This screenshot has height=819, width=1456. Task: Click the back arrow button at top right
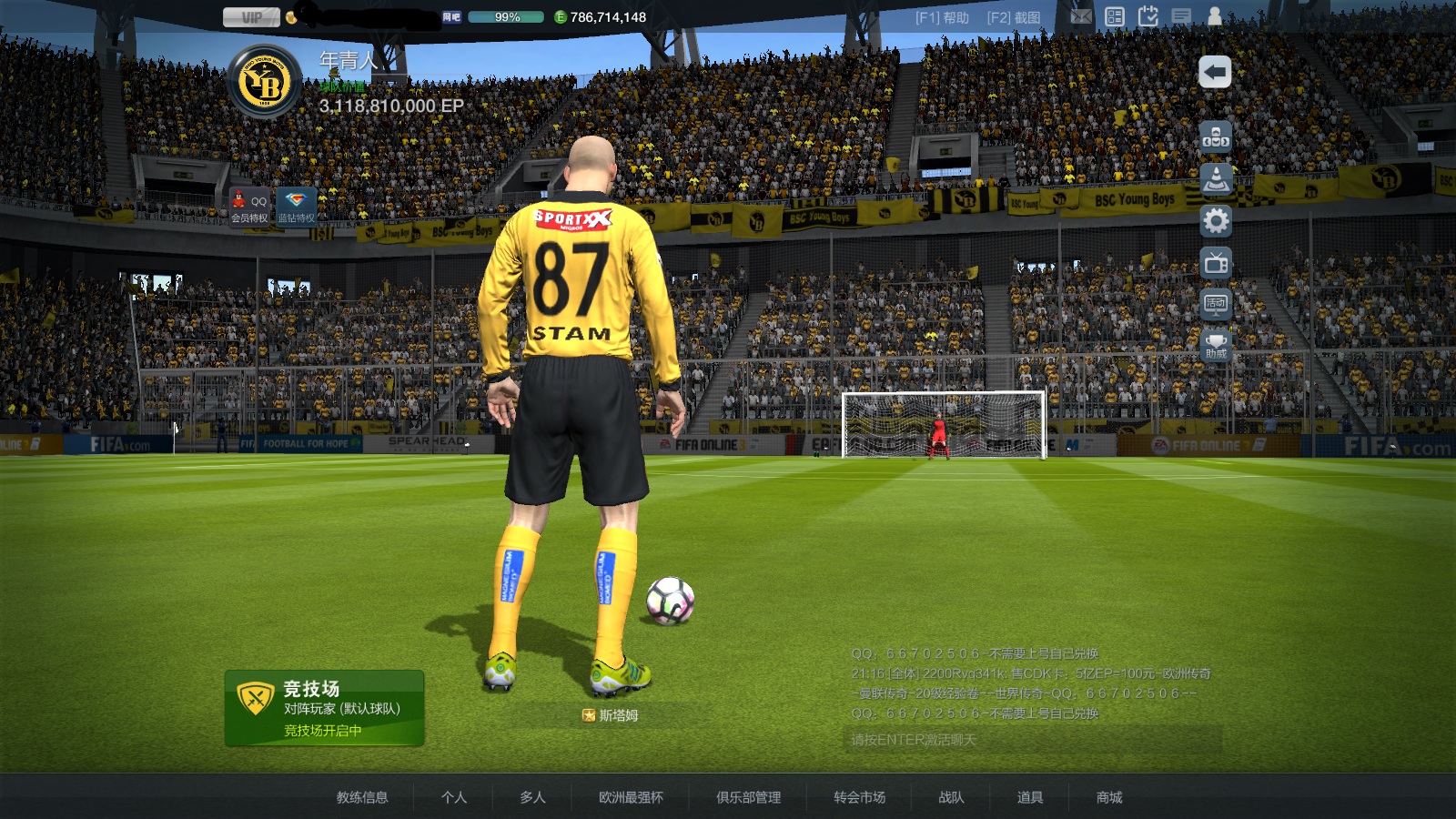coord(1214,69)
